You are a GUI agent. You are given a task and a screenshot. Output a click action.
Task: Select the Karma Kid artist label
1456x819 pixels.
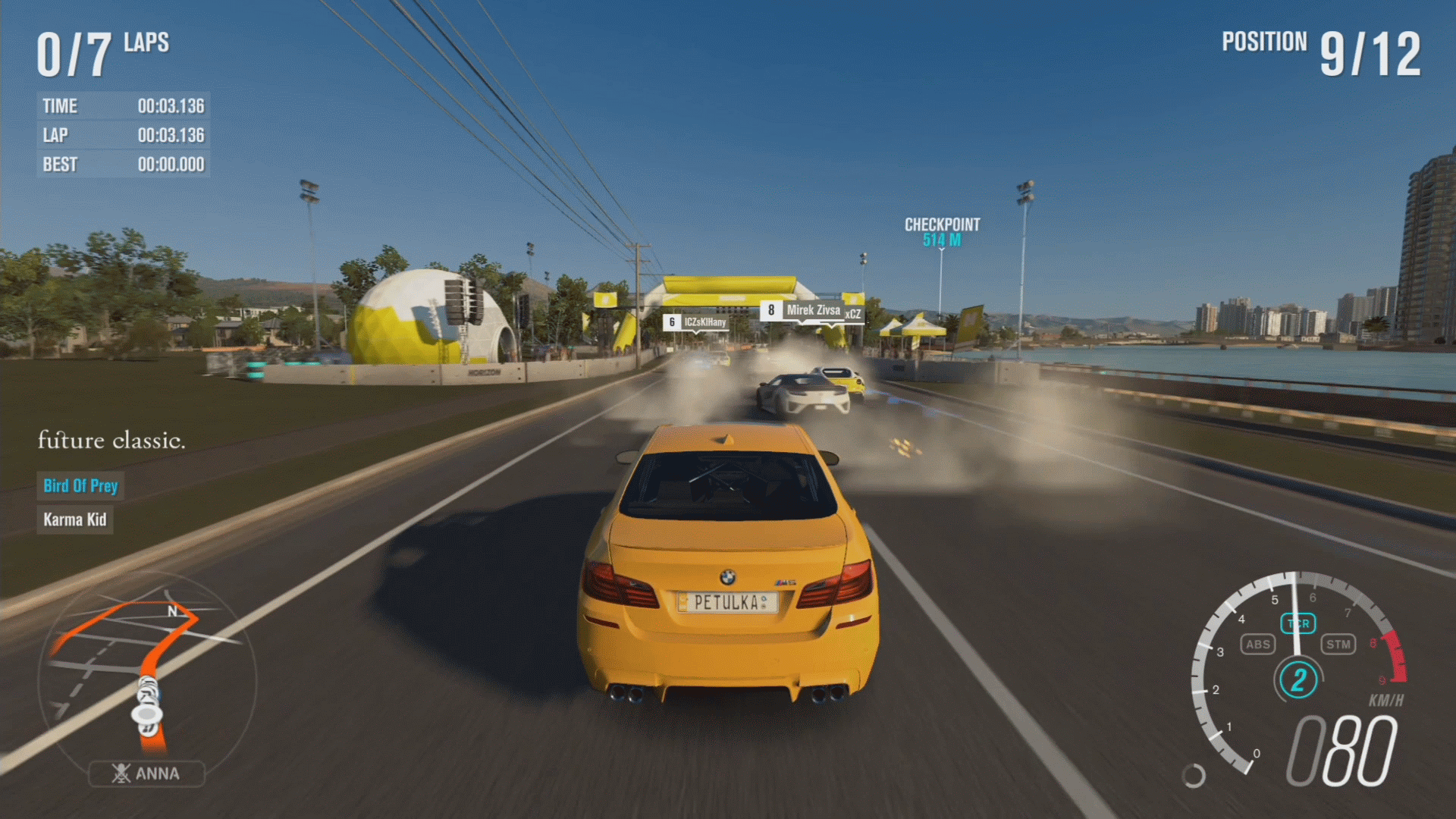pyautogui.click(x=75, y=519)
